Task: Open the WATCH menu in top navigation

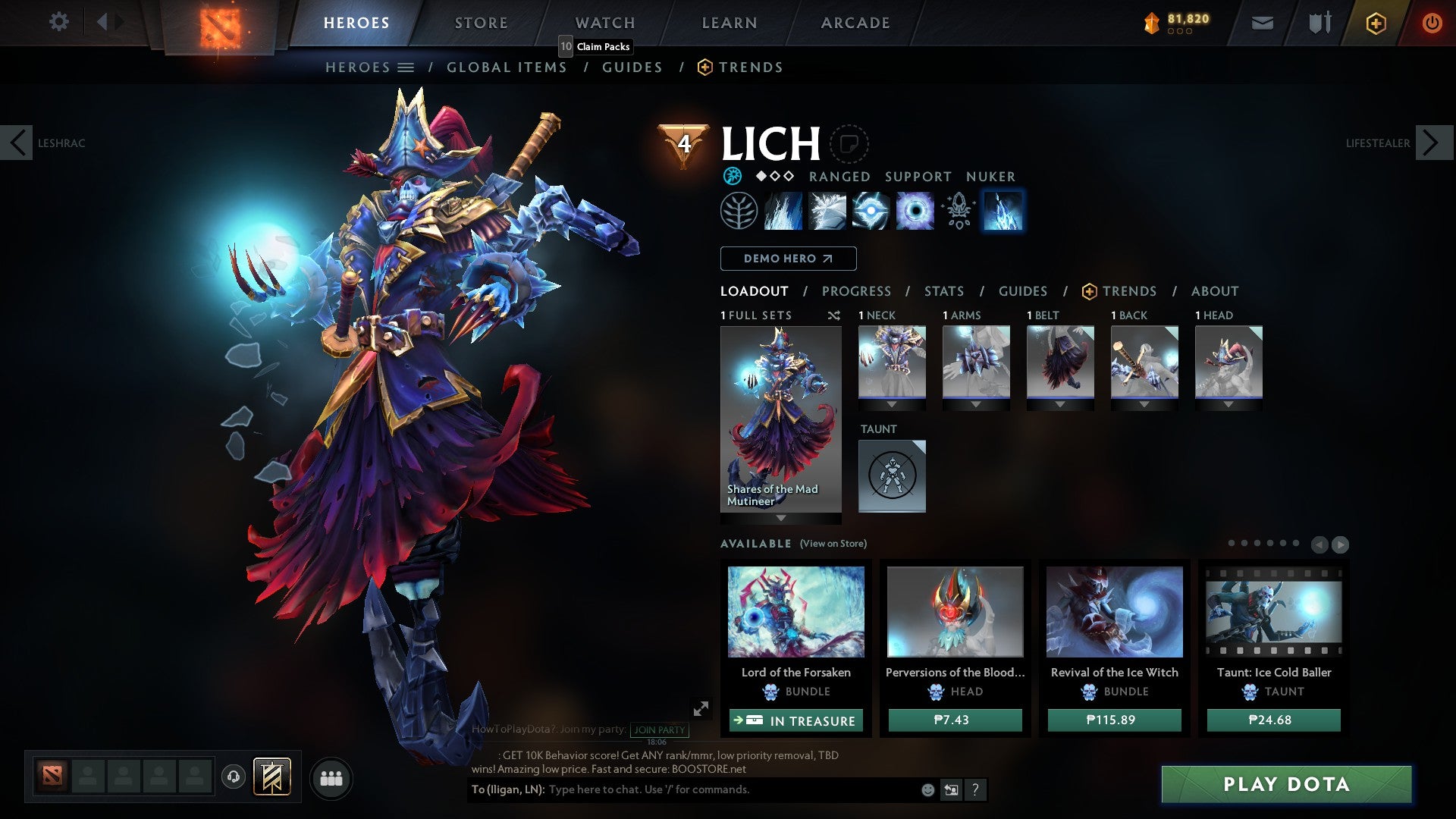Action: (604, 22)
